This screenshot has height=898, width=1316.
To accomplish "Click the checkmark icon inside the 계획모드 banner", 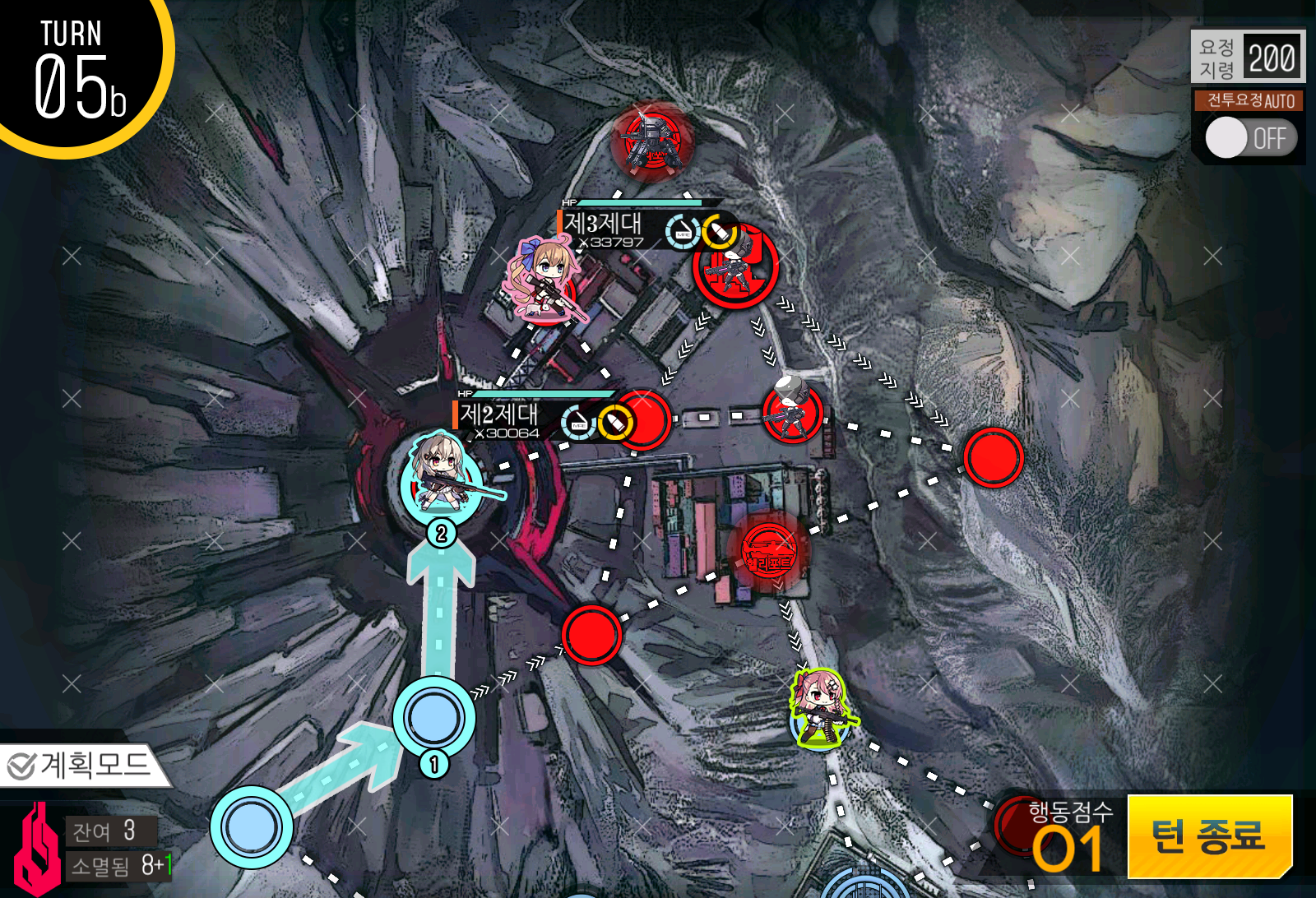I will click(22, 766).
